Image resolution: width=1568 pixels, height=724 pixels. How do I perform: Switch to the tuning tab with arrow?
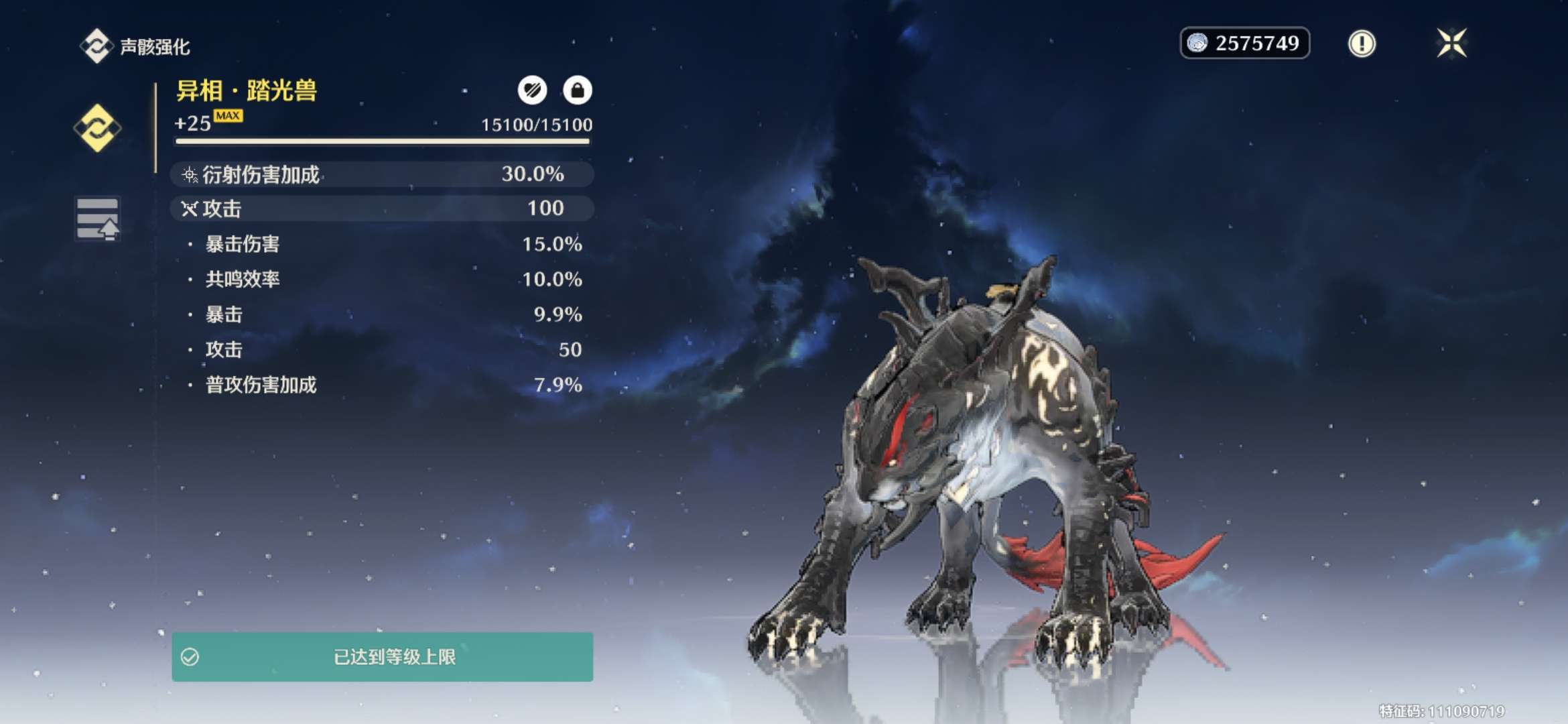[x=97, y=219]
